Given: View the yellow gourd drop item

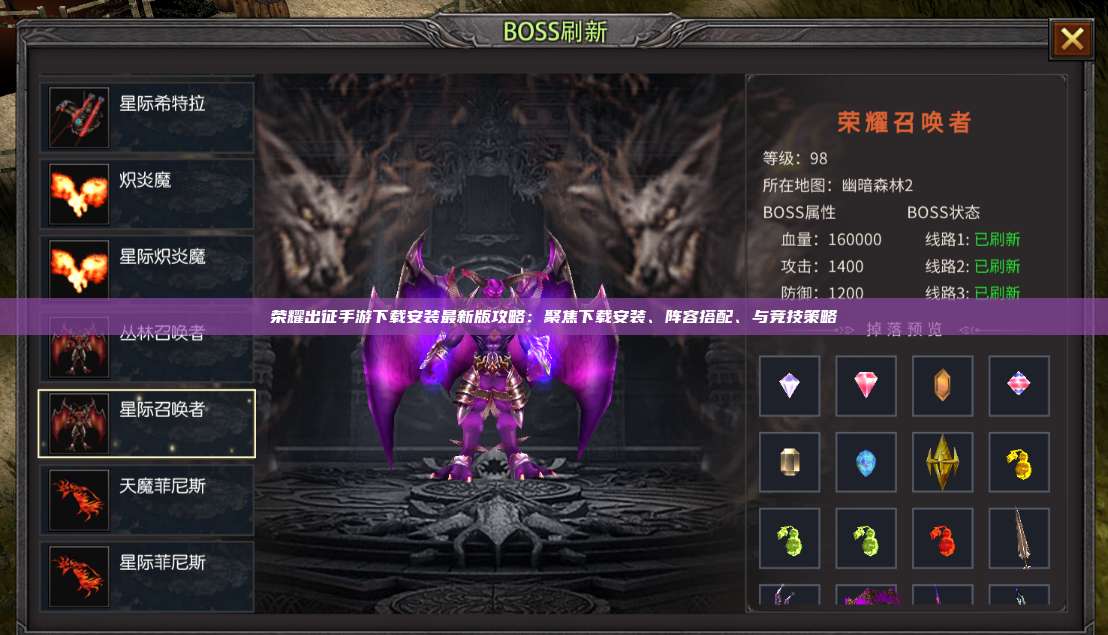Looking at the screenshot, I should pos(1019,462).
